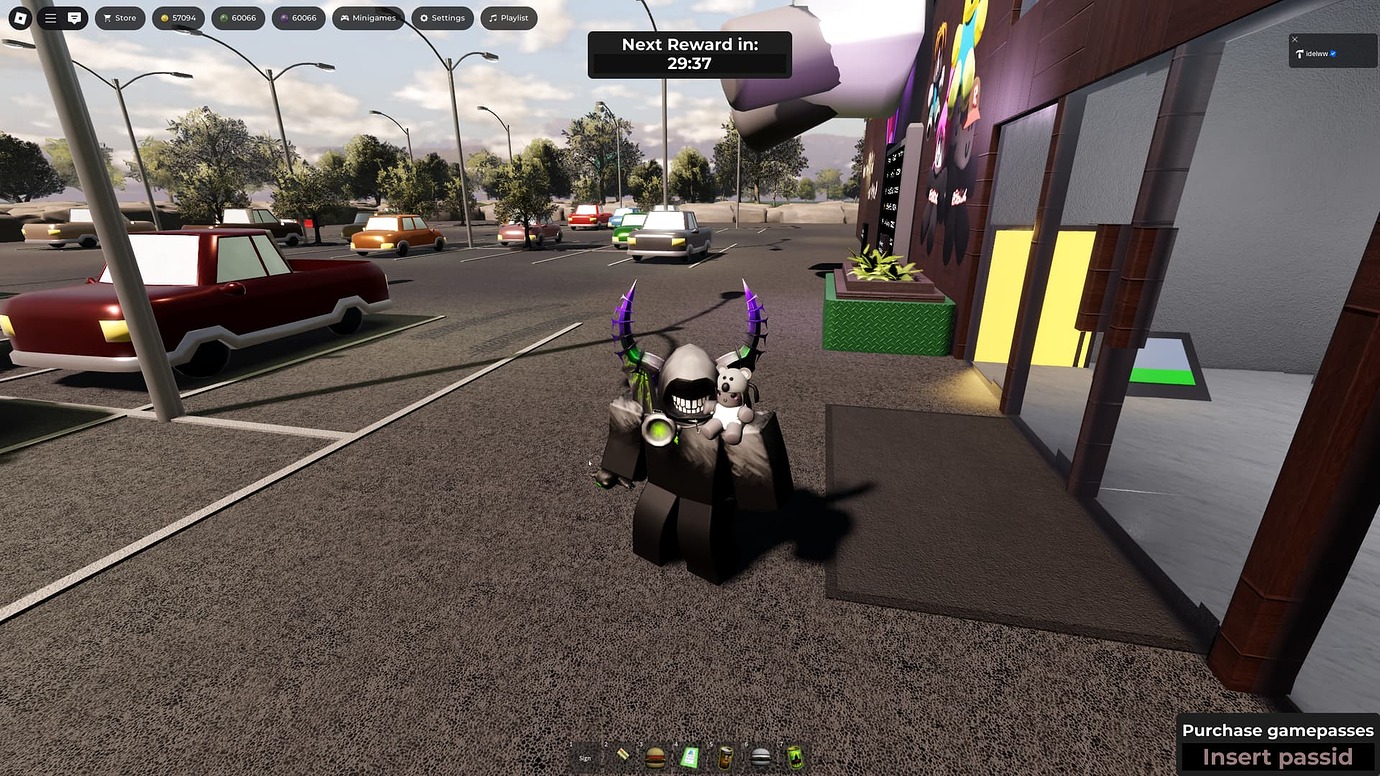
Task: Open the Roblox main menu icon
Action: coord(19,17)
